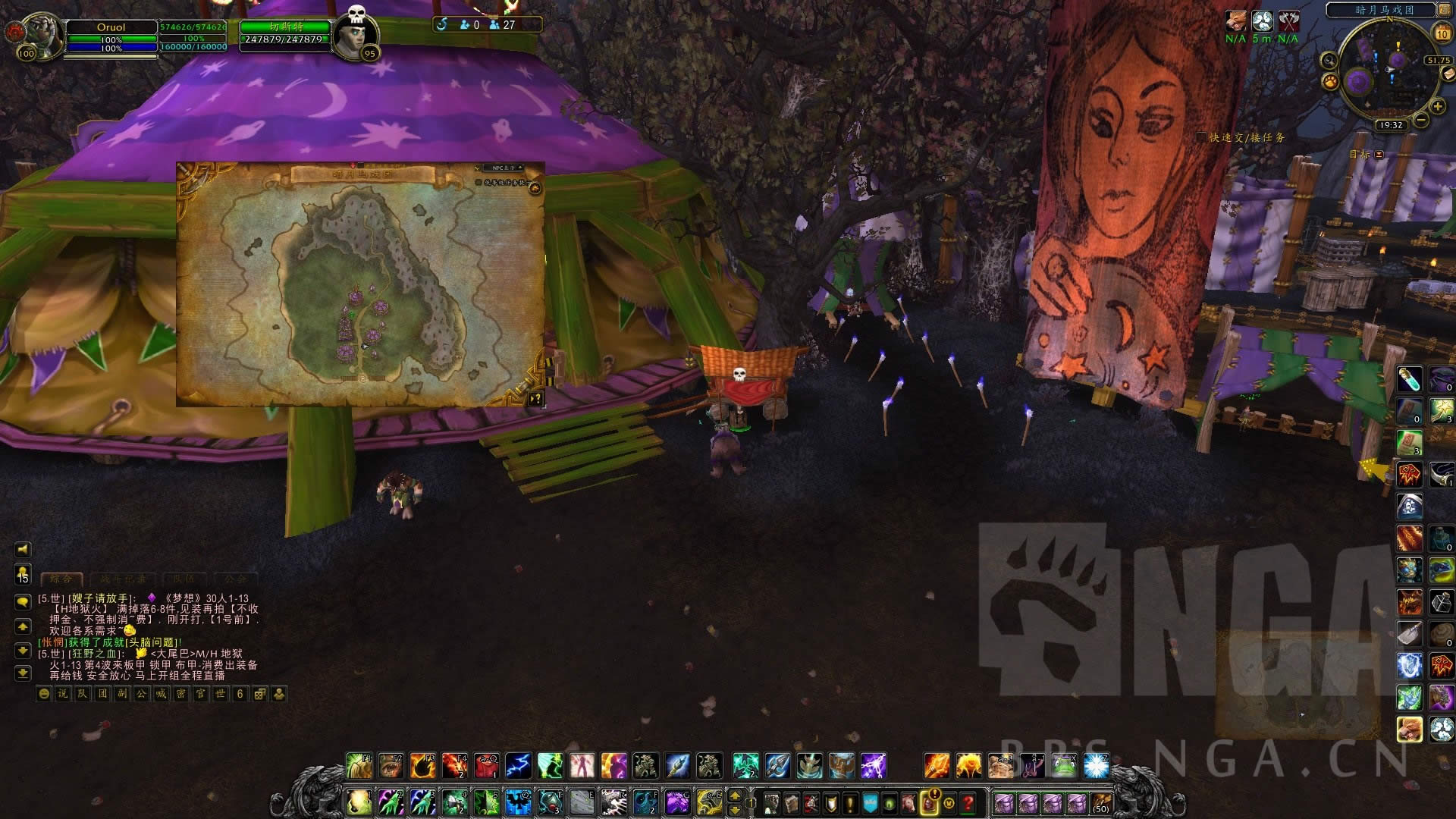Open the chat emoji smiley button

tap(44, 694)
